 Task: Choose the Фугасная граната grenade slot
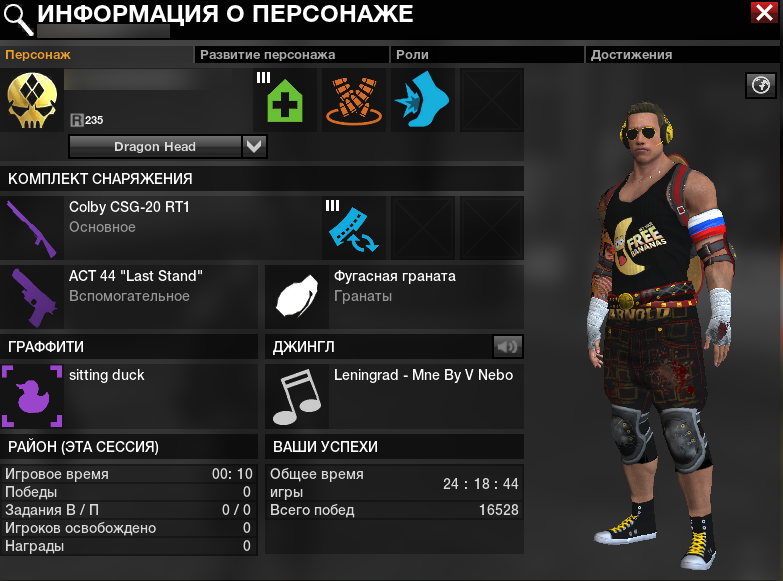[297, 297]
